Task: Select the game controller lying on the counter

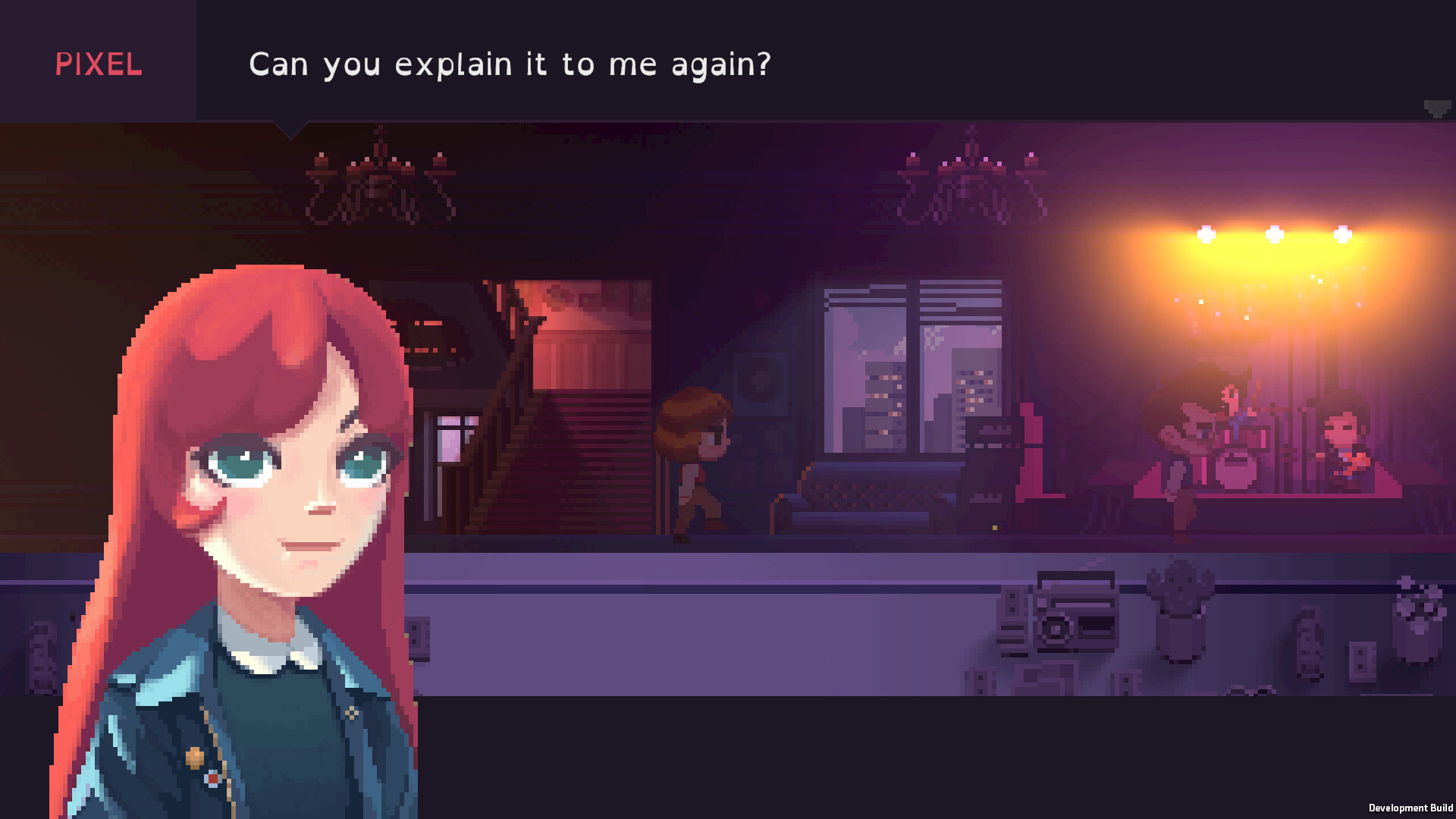Action: [1251, 689]
